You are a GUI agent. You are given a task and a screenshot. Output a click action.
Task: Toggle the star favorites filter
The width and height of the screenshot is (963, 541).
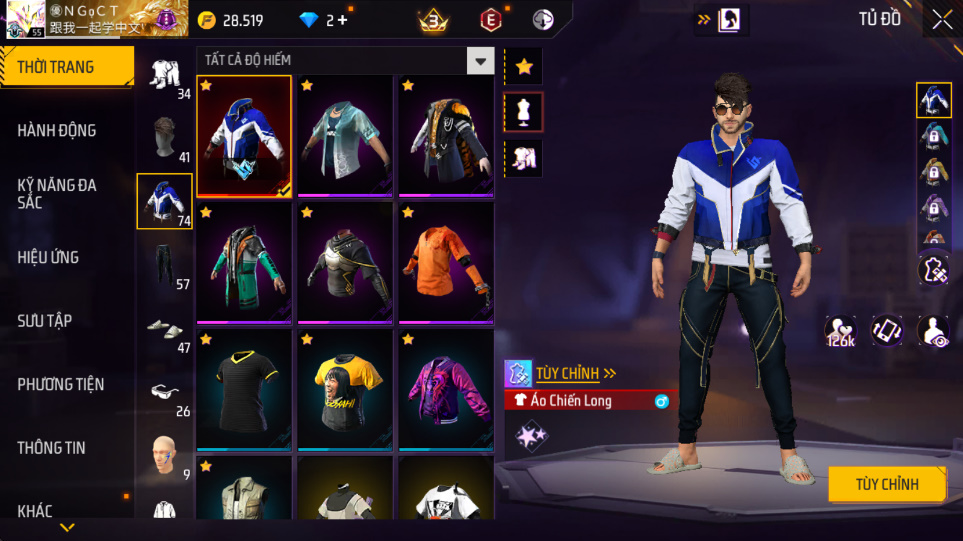[x=524, y=67]
